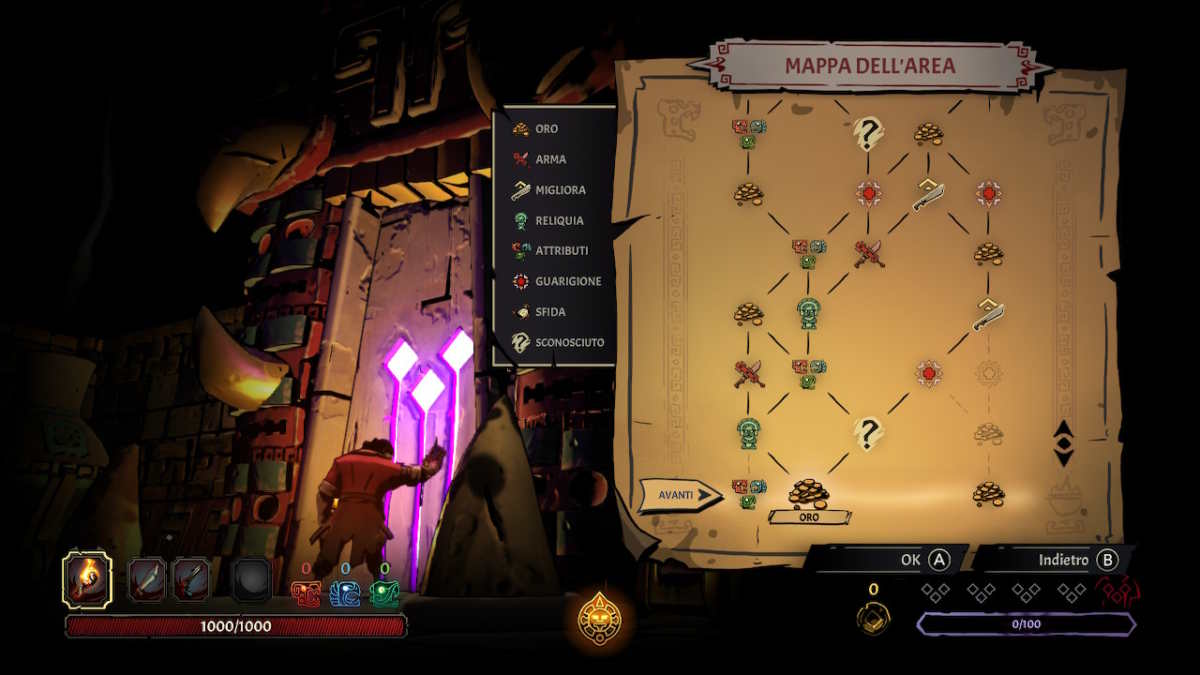Click the golden sun mask emblem
Viewport: 1200px width, 675px height.
click(x=600, y=619)
